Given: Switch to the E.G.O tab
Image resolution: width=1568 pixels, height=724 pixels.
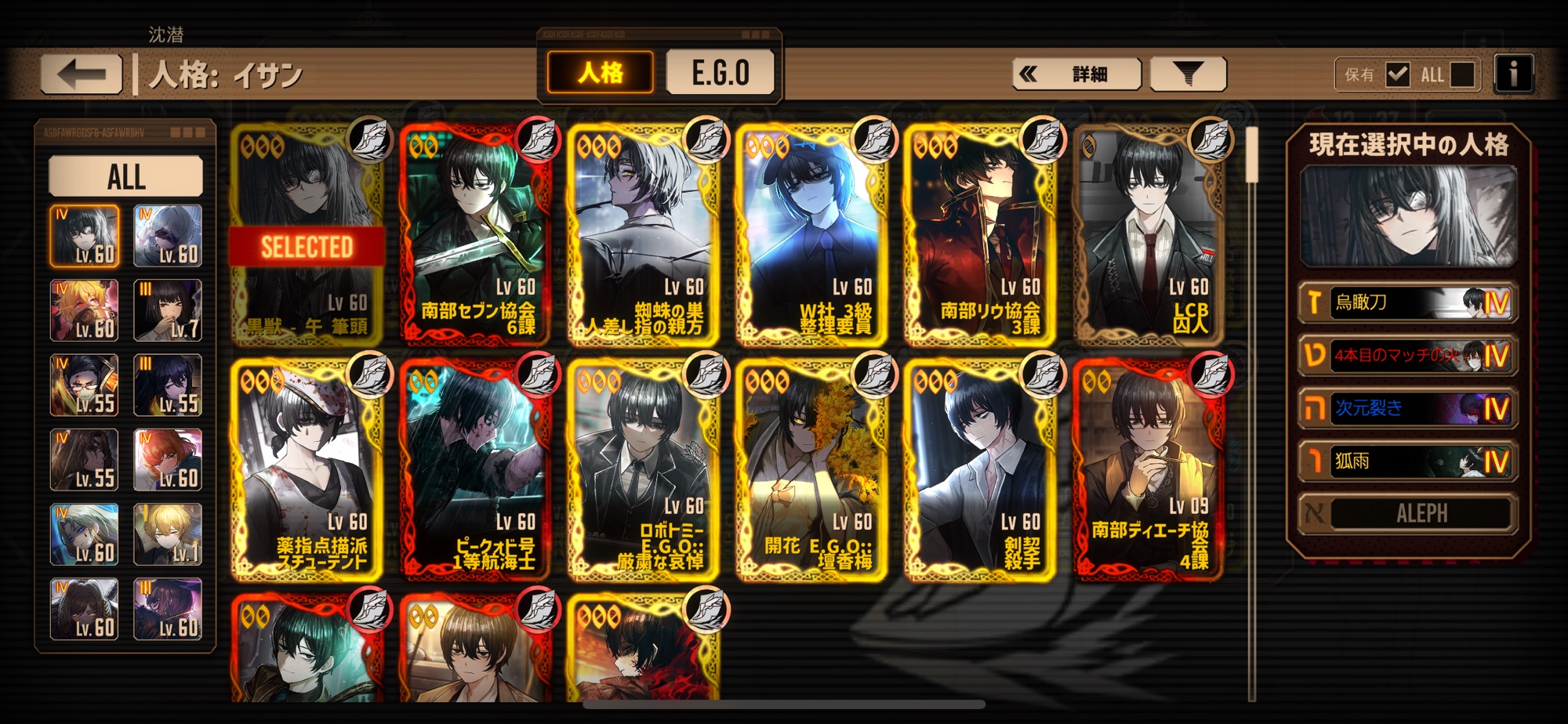Looking at the screenshot, I should coord(720,73).
